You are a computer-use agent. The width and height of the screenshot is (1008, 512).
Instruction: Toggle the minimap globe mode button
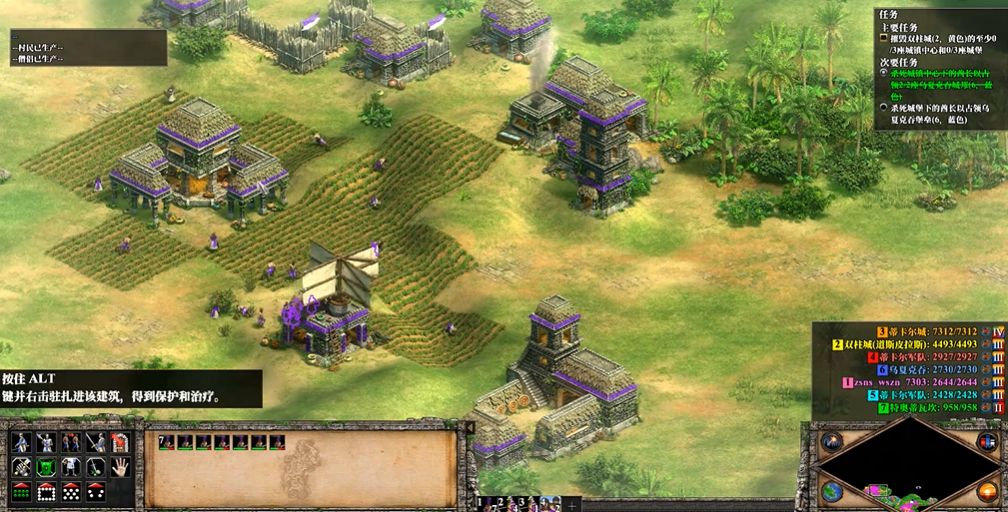click(831, 491)
